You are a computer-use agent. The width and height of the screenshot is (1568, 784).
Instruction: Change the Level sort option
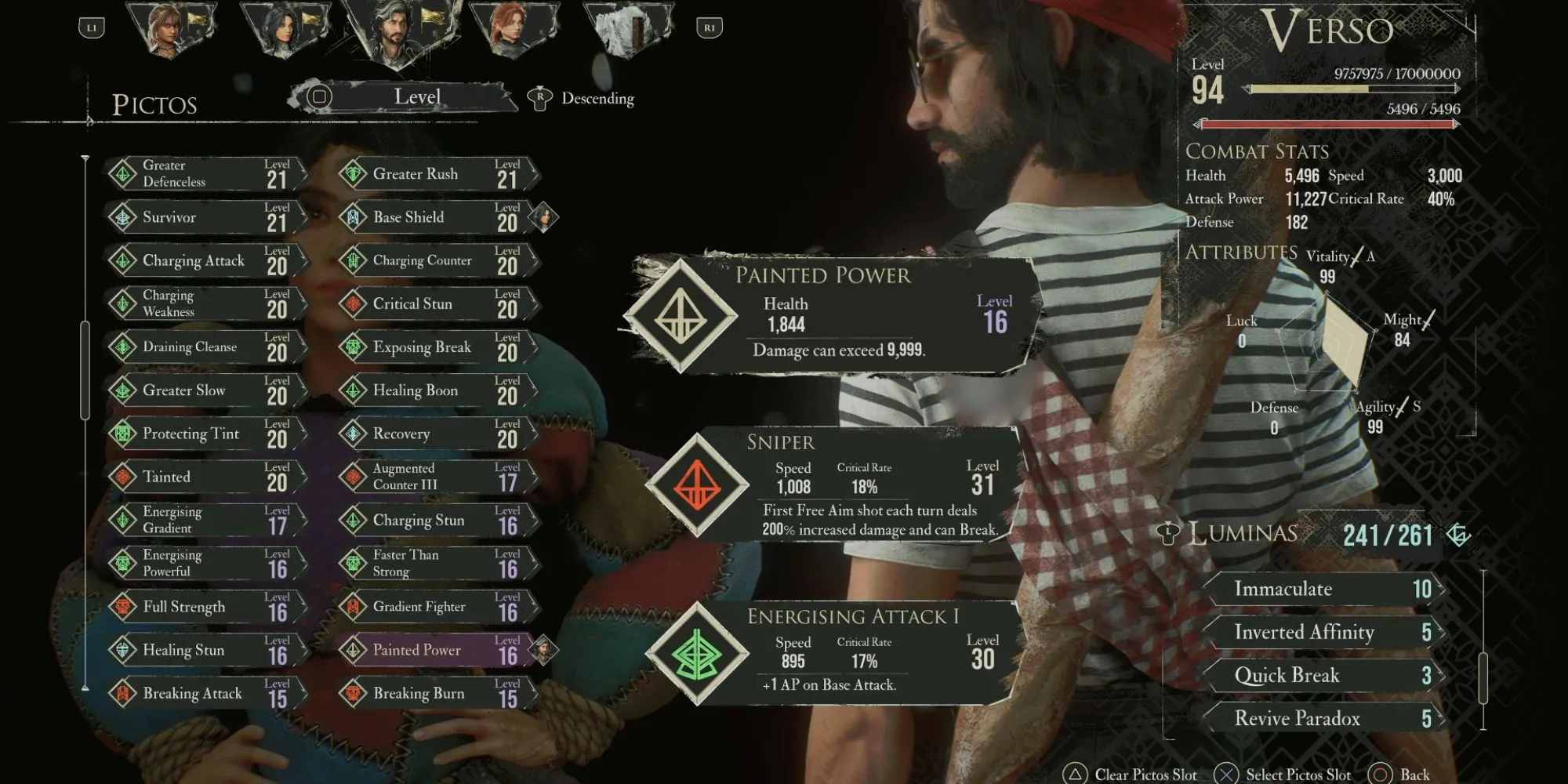[416, 97]
